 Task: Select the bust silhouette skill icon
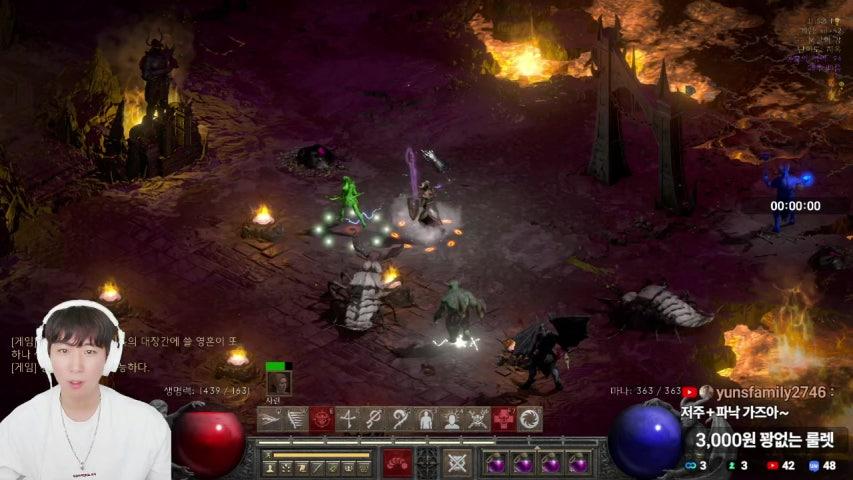point(452,419)
